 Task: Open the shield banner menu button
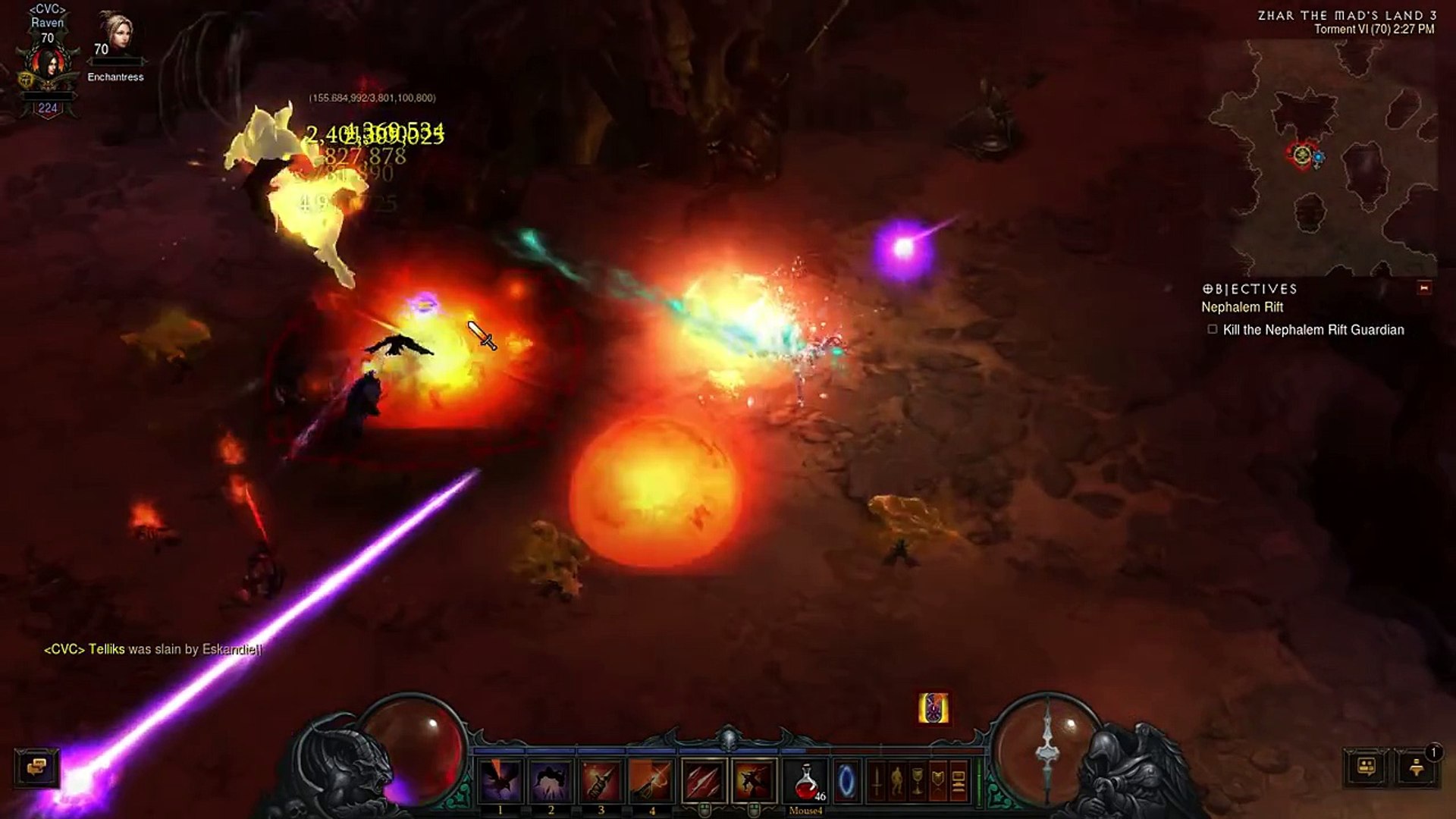[x=938, y=781]
